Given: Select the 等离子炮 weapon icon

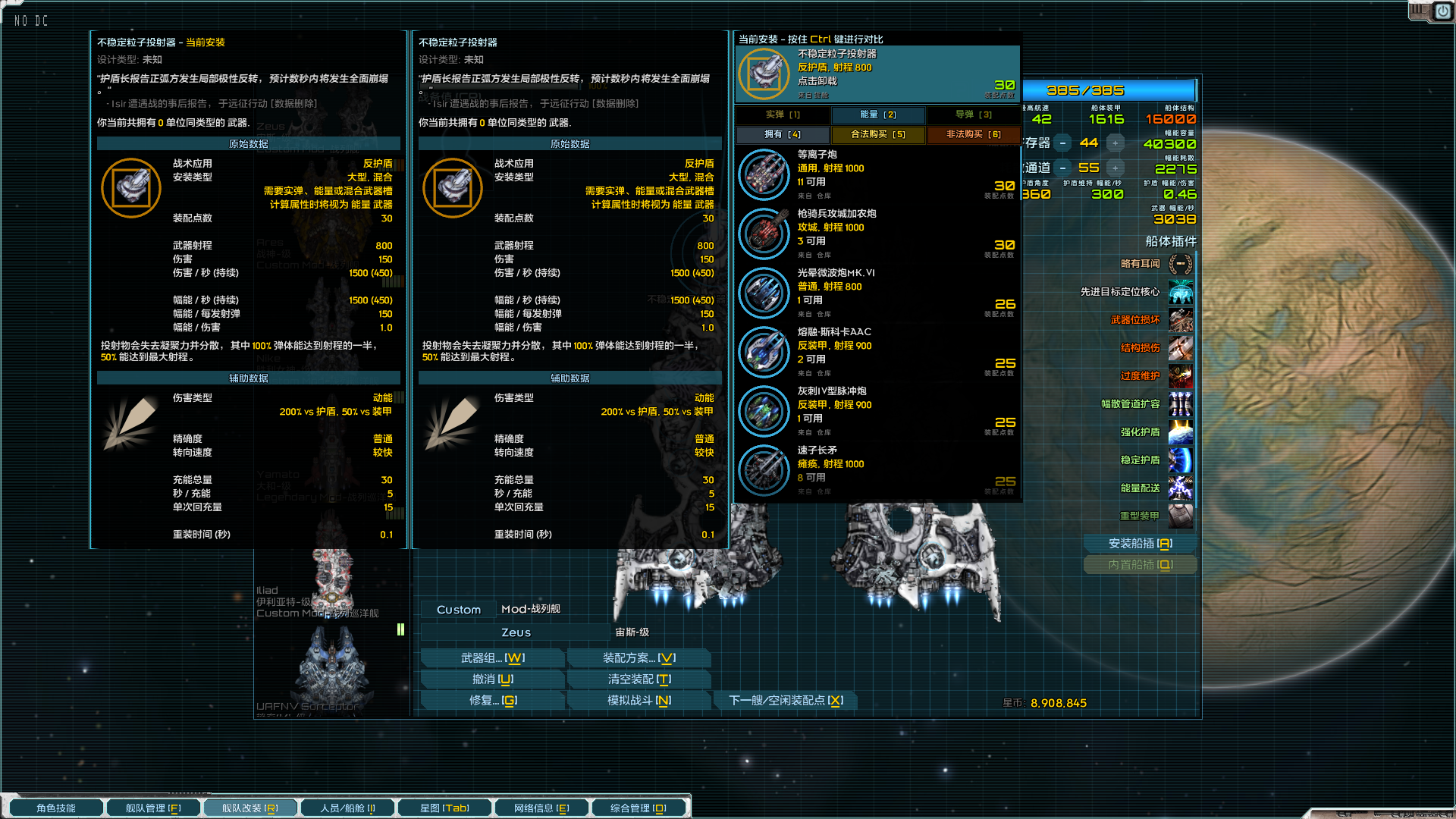Looking at the screenshot, I should point(764,174).
